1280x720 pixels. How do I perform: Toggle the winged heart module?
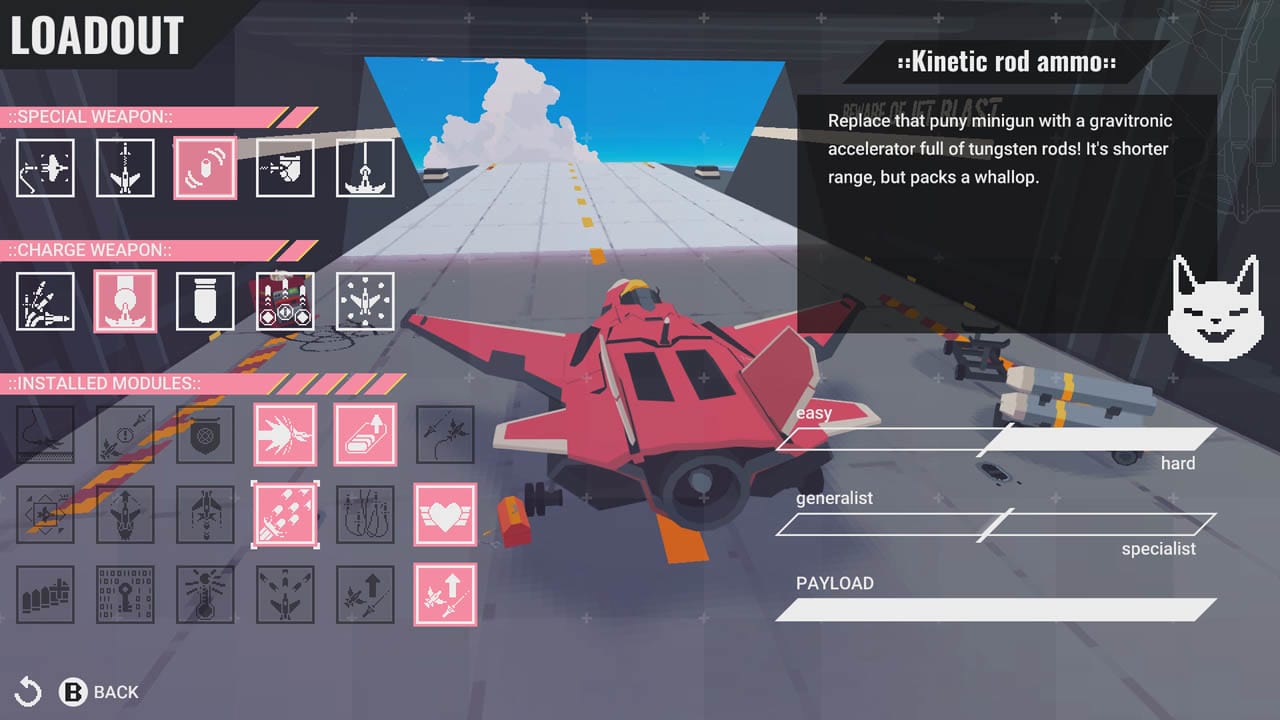point(445,514)
